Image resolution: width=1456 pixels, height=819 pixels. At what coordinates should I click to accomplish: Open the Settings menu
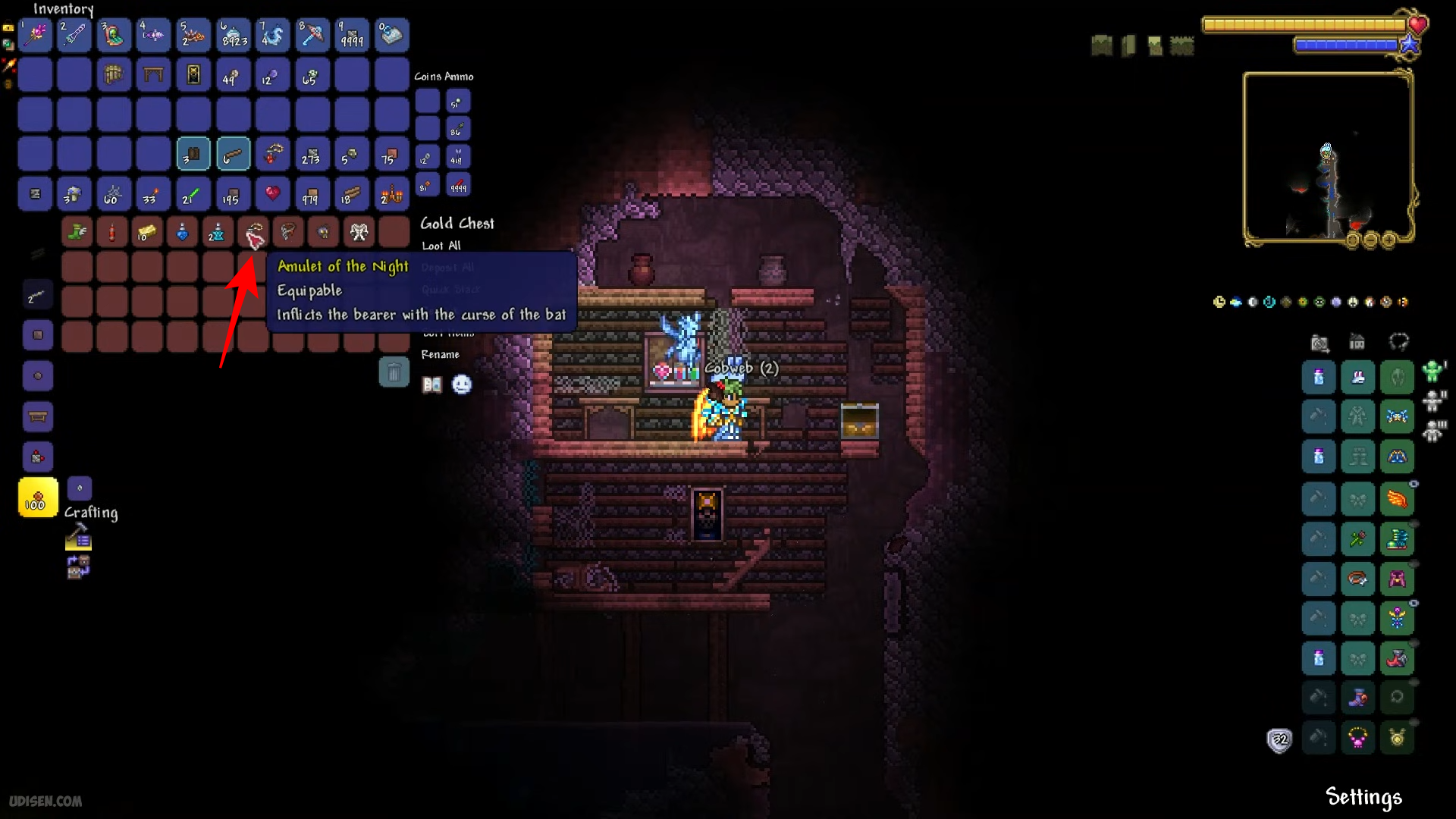point(1363,797)
